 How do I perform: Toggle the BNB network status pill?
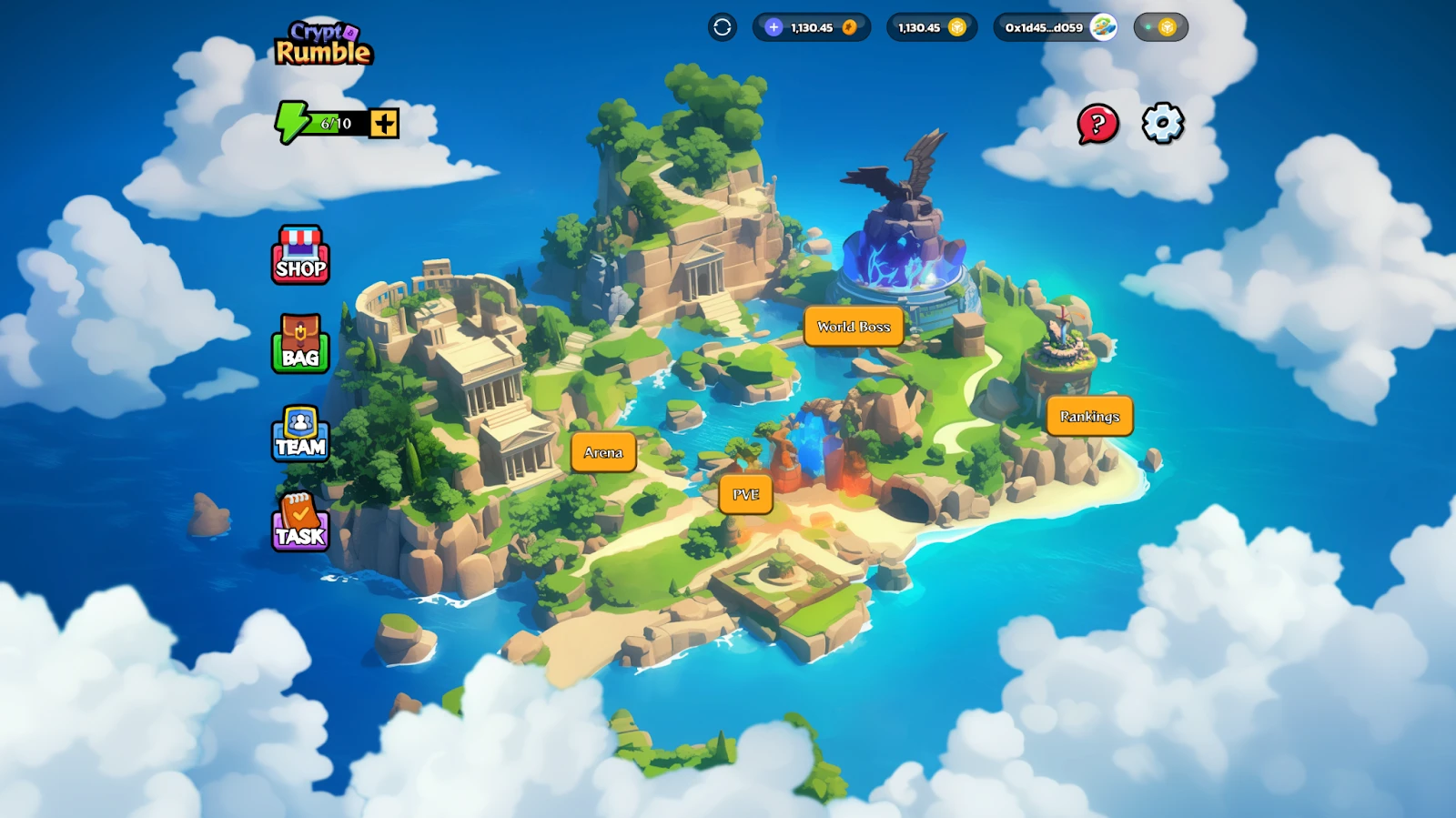(x=1160, y=27)
